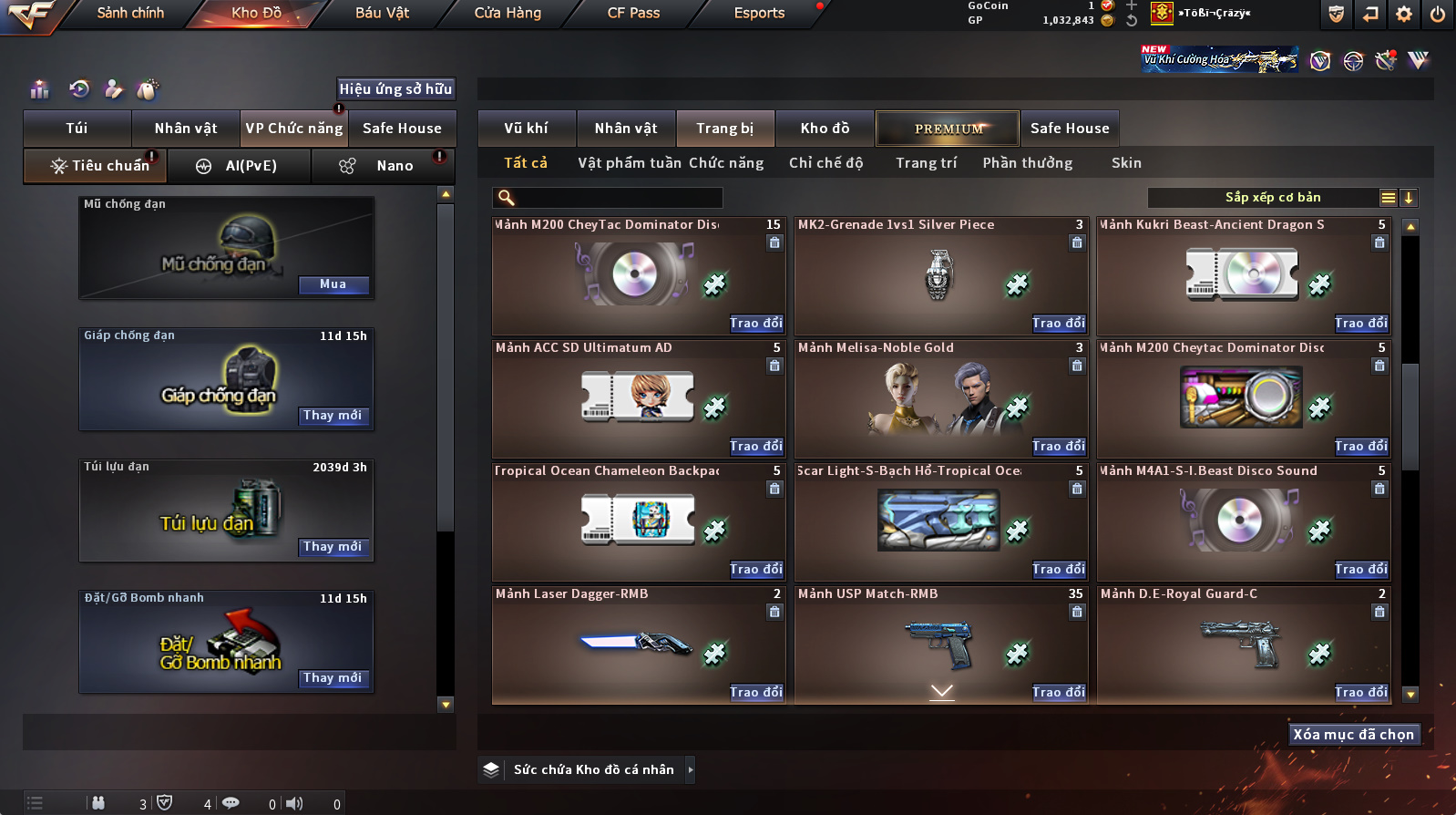Expand Sức chứa Kho đồ cá nhân

click(691, 769)
